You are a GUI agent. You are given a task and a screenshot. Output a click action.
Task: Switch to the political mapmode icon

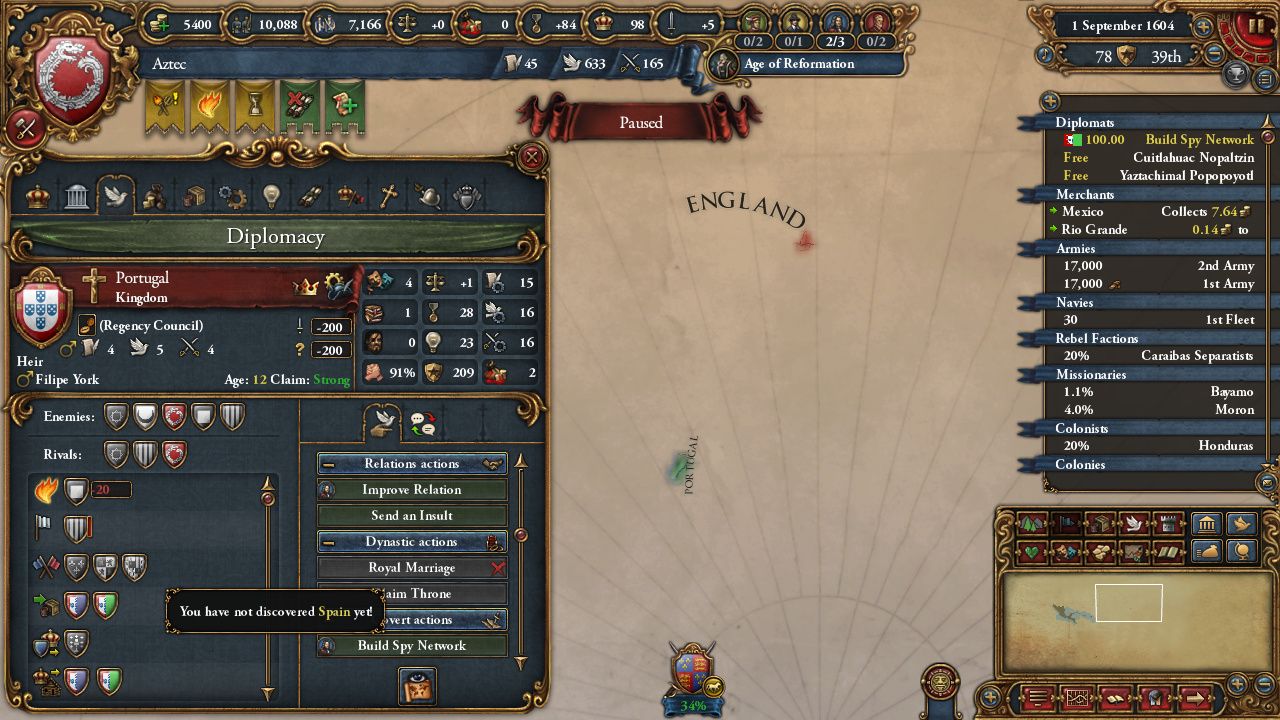point(1066,523)
